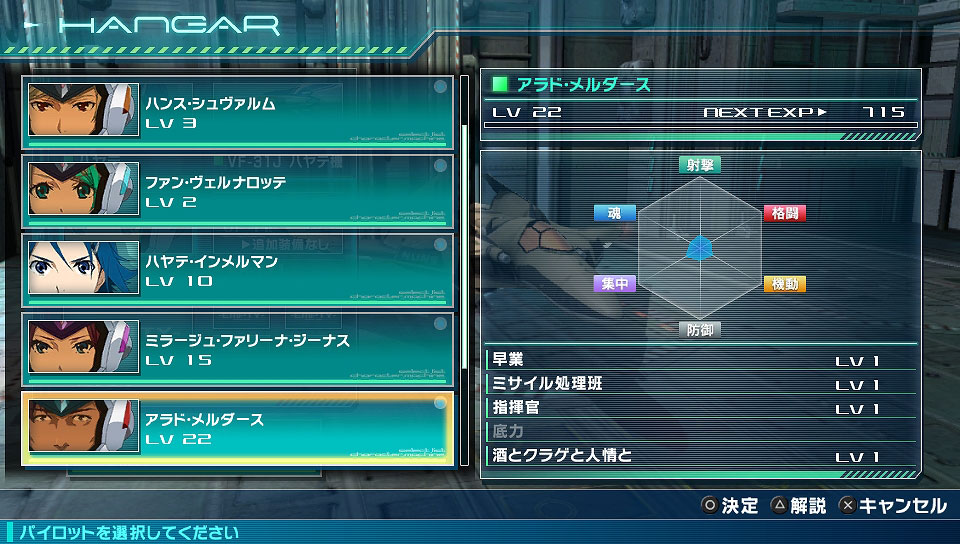Viewport: 960px width, 544px height.
Task: Select pilot ミラージュ・ファリーナ・ジーナス
Action: click(238, 349)
